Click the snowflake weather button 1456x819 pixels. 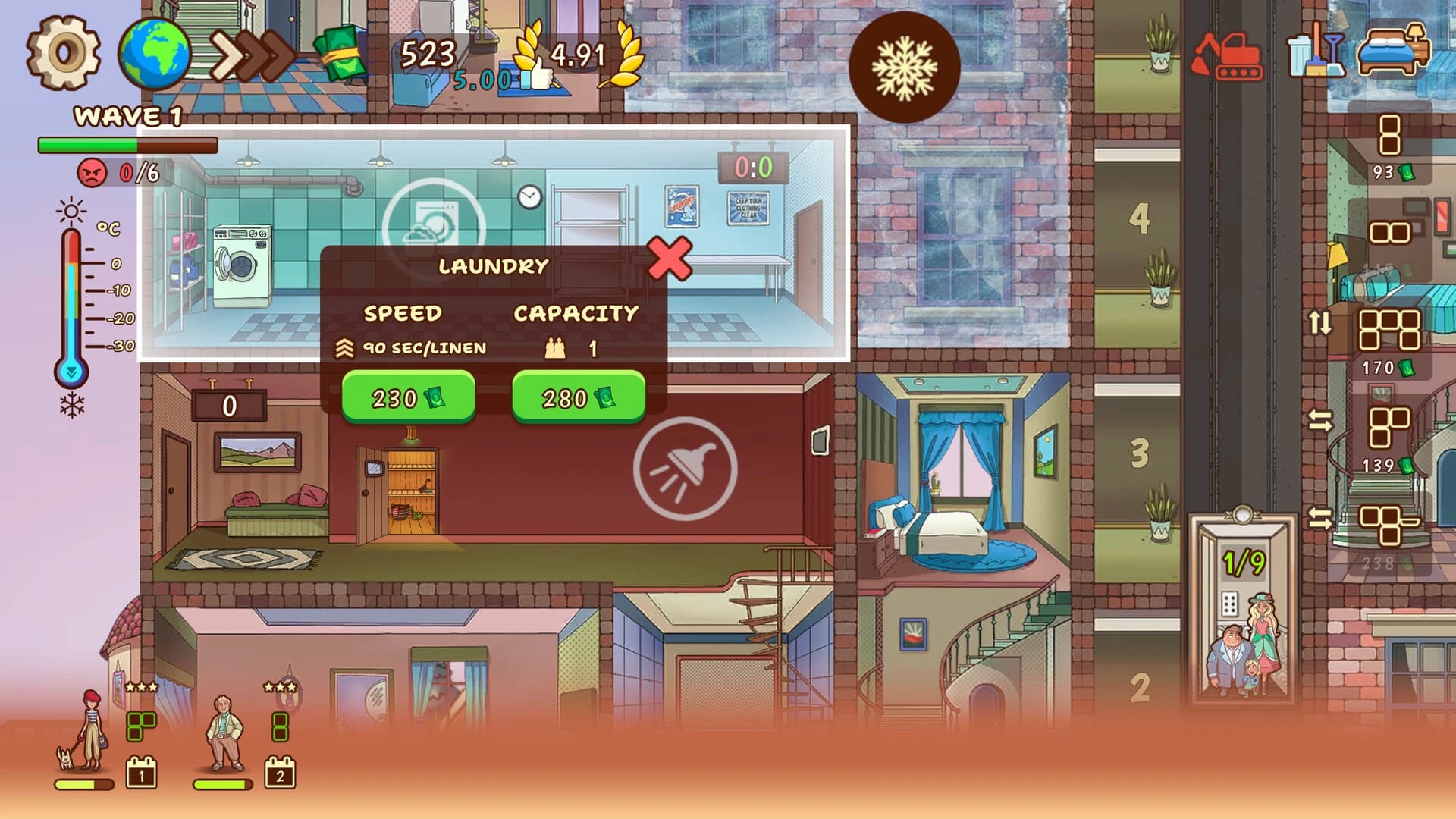(x=904, y=67)
